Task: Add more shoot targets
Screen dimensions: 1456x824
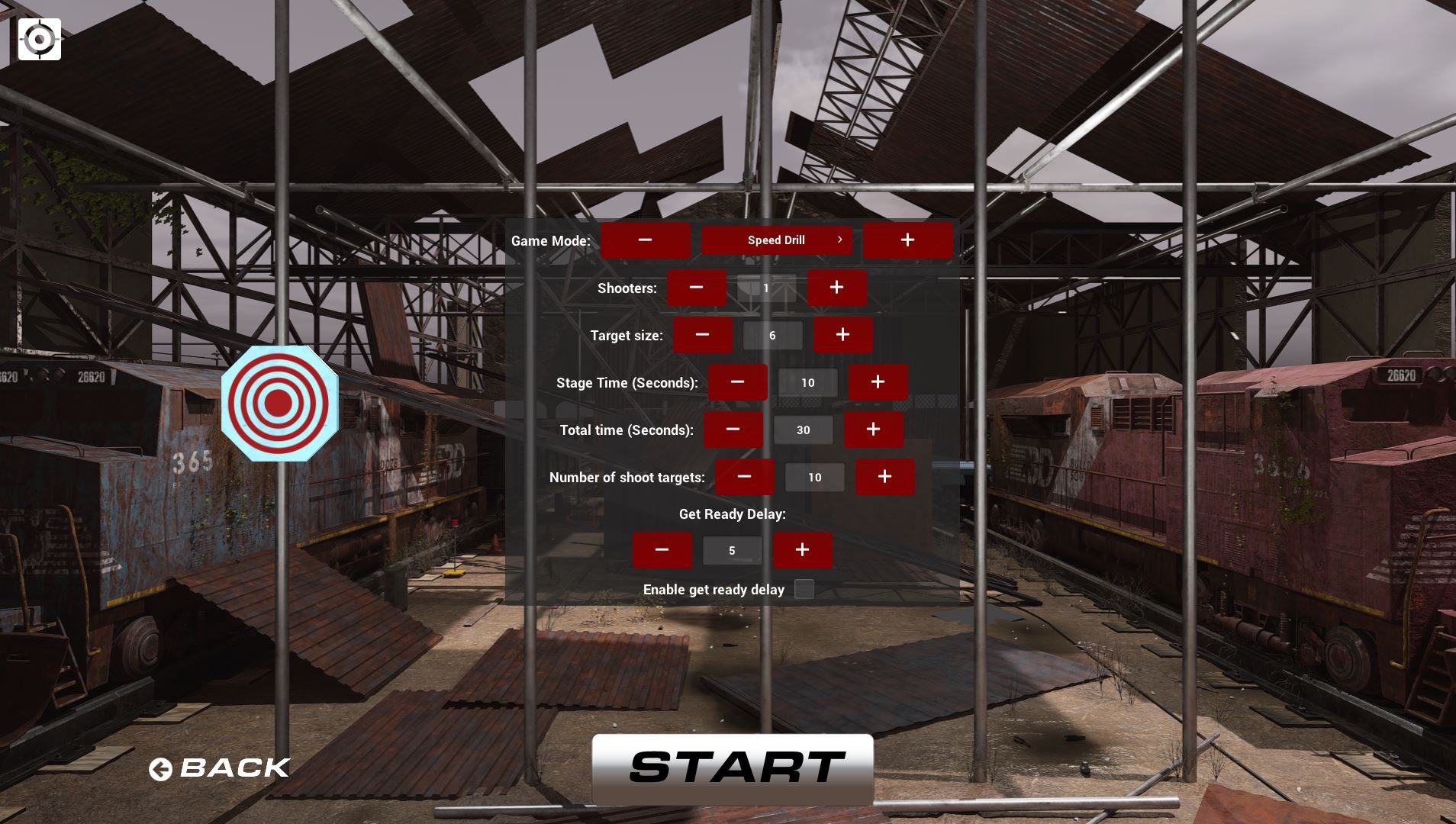Action: point(884,477)
